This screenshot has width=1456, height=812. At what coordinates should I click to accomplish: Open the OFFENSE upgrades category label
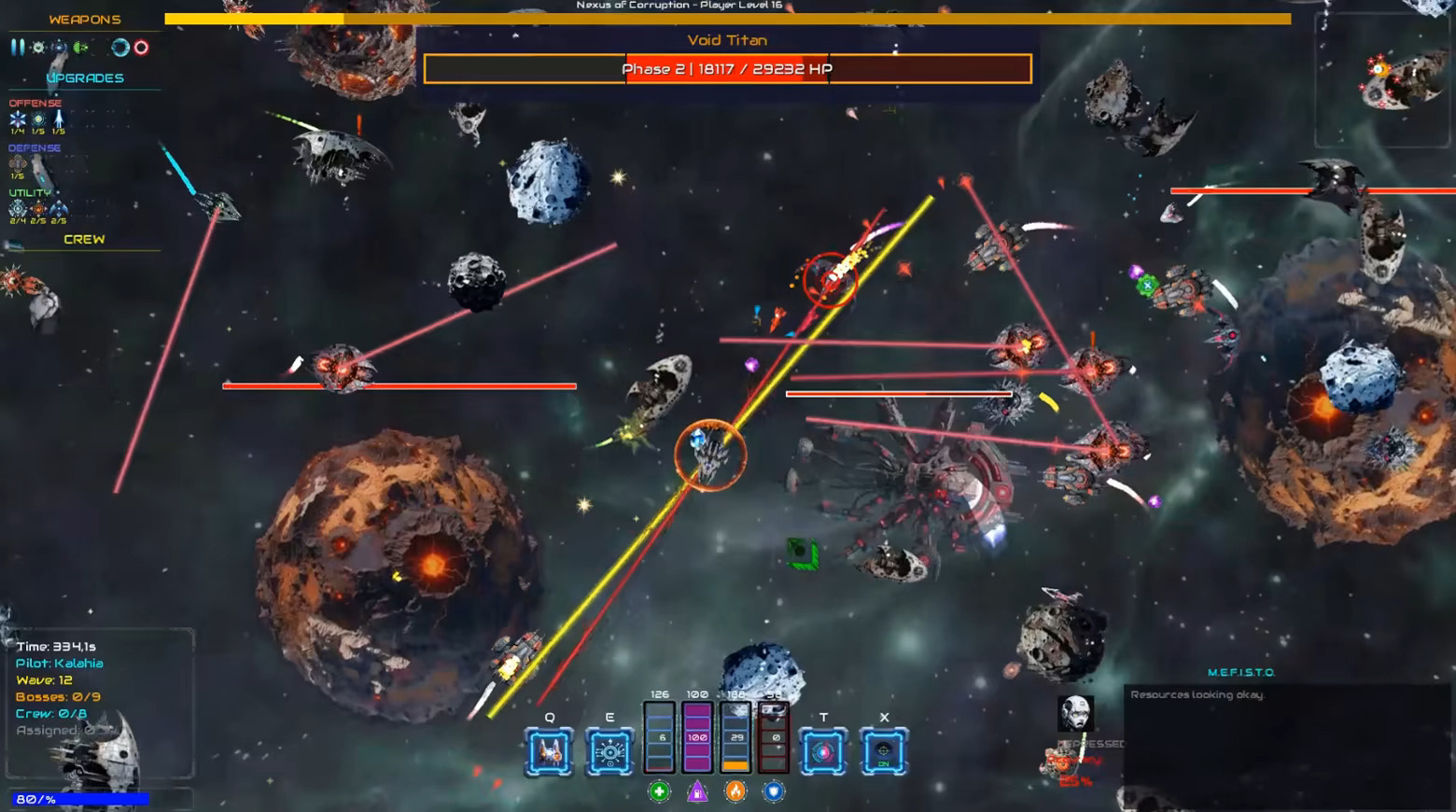click(x=37, y=102)
